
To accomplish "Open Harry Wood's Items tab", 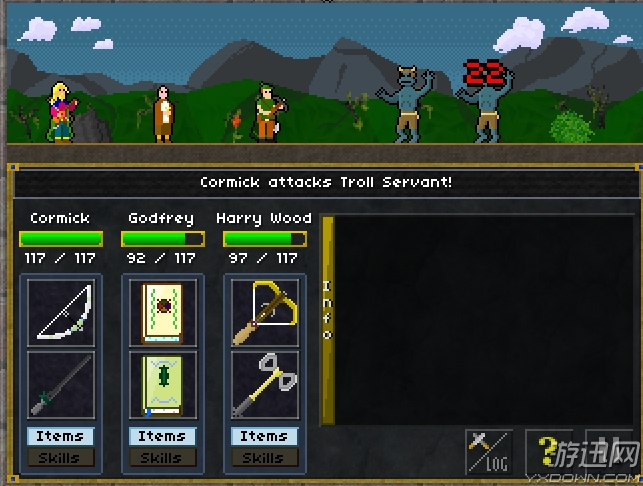I will point(264,436).
